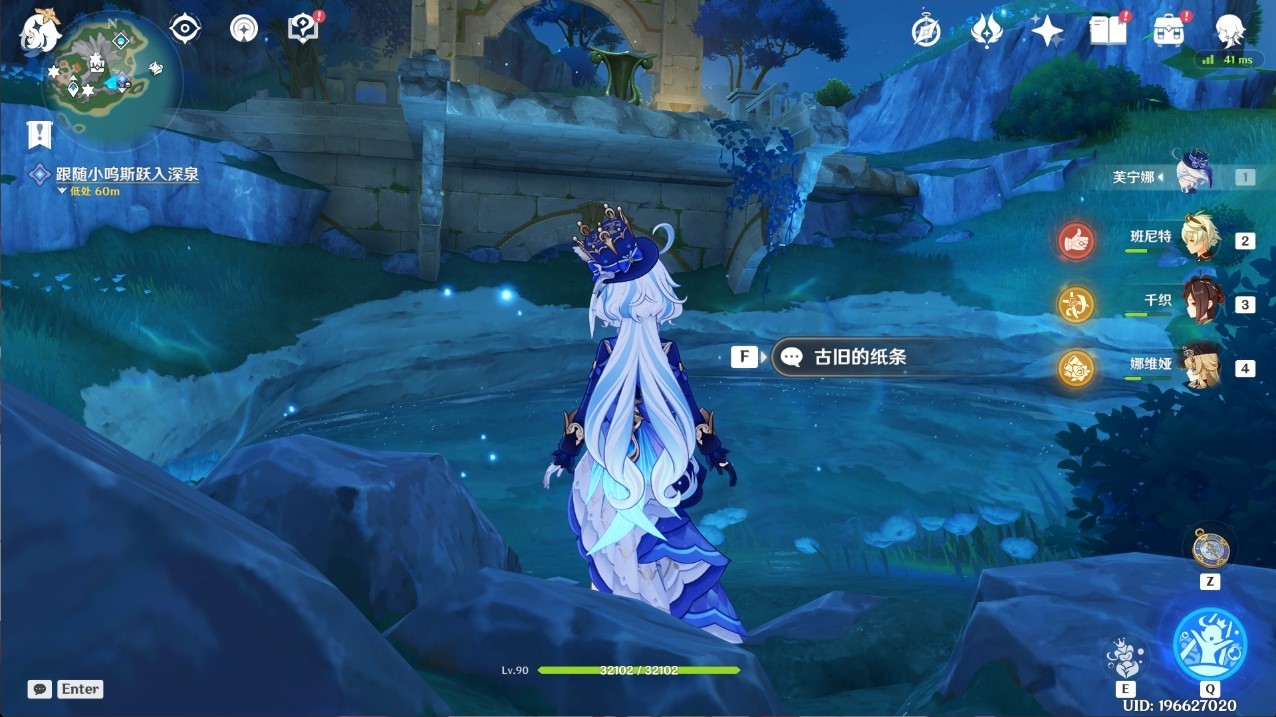Open the backpack inventory
Viewport: 1276px width, 717px height.
point(1167,31)
